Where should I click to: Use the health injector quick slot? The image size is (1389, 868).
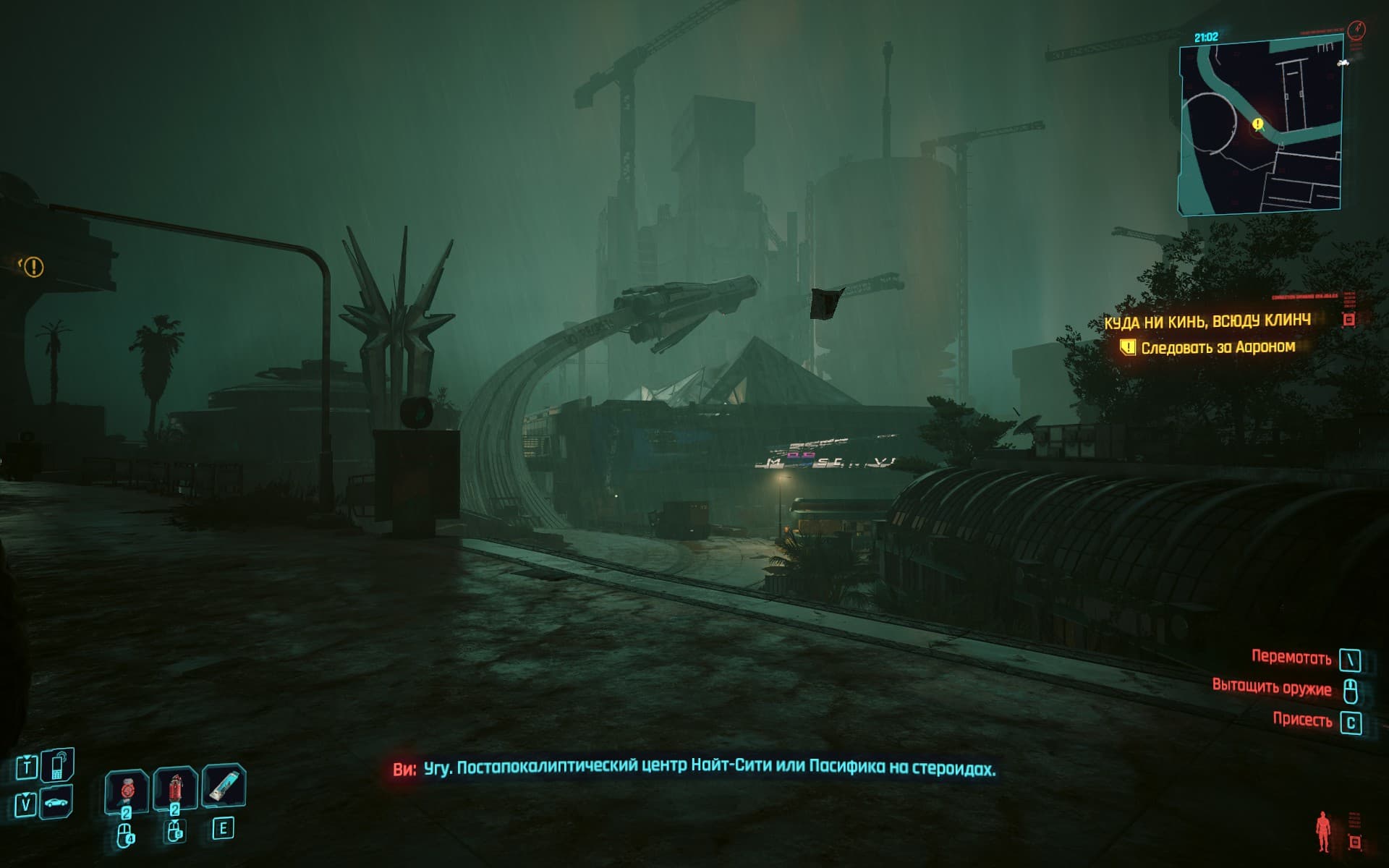click(127, 790)
